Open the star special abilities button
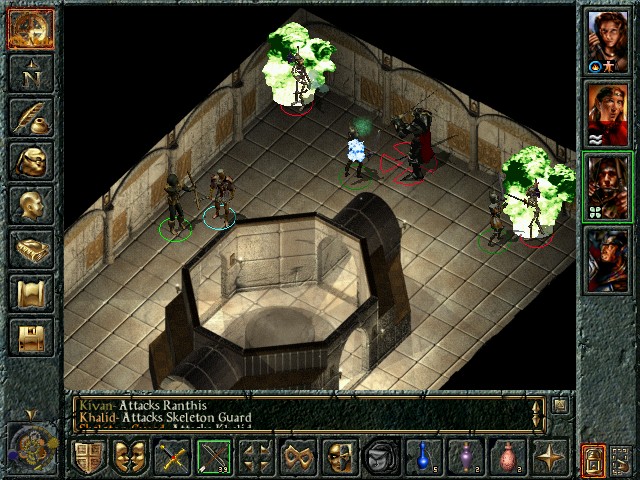 coord(548,458)
